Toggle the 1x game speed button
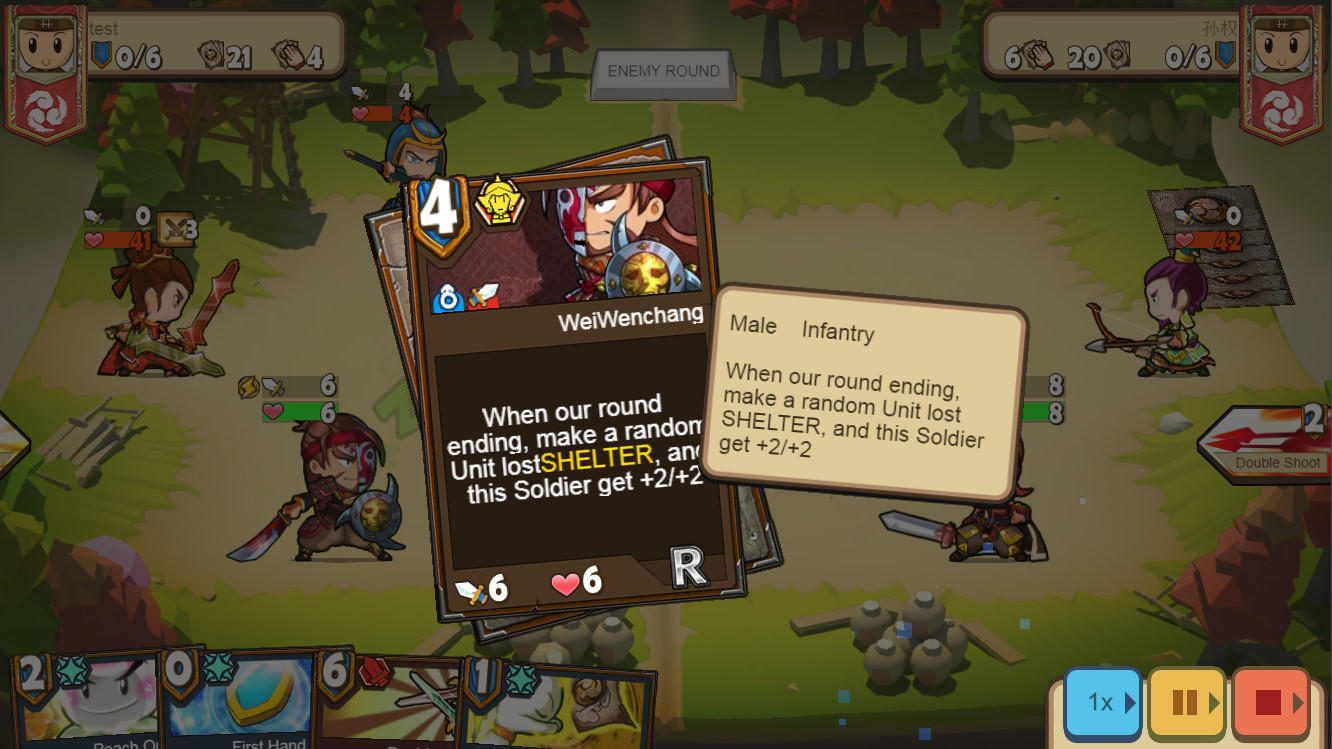 click(x=1102, y=704)
